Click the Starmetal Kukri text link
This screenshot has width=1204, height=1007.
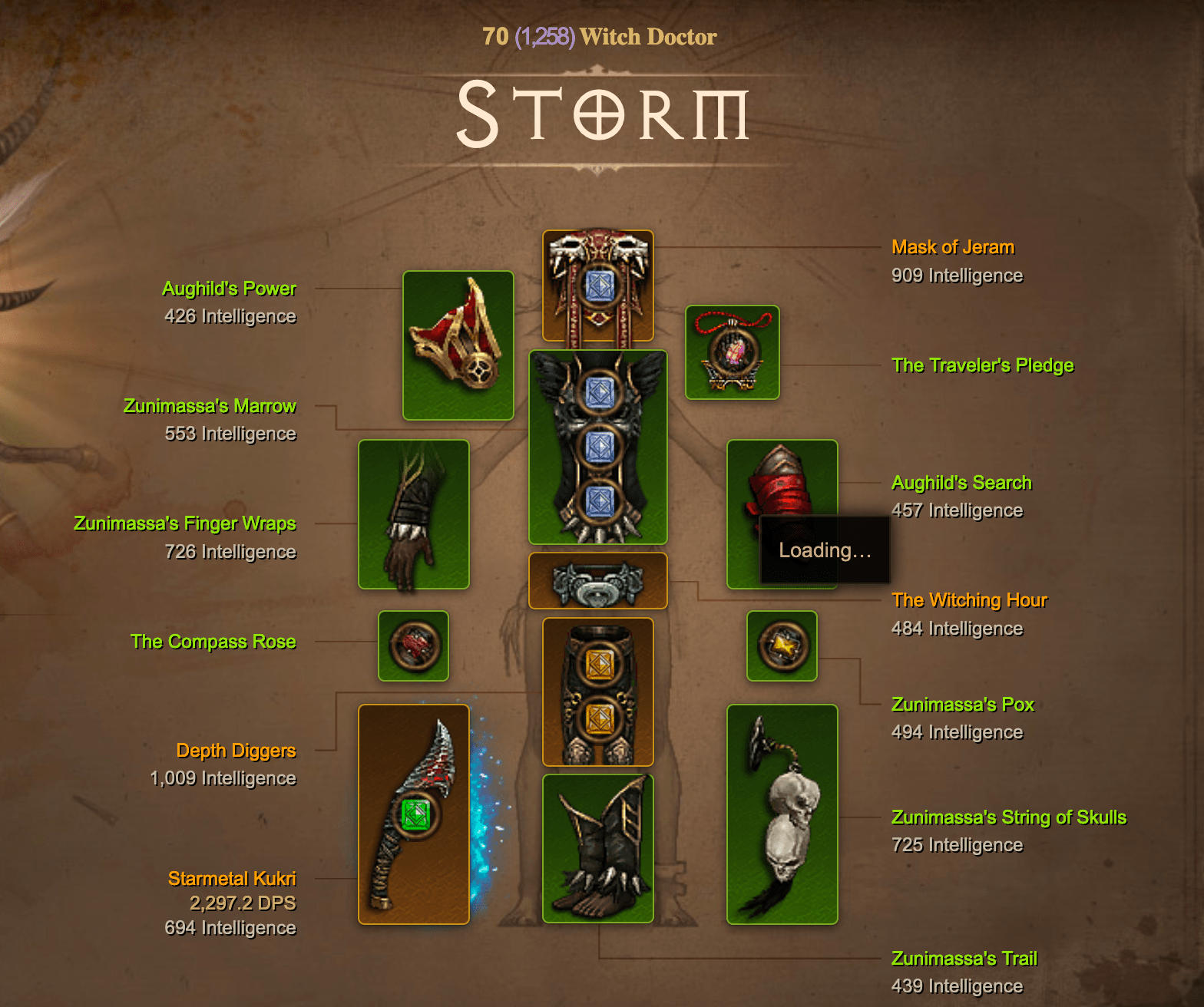pyautogui.click(x=232, y=878)
